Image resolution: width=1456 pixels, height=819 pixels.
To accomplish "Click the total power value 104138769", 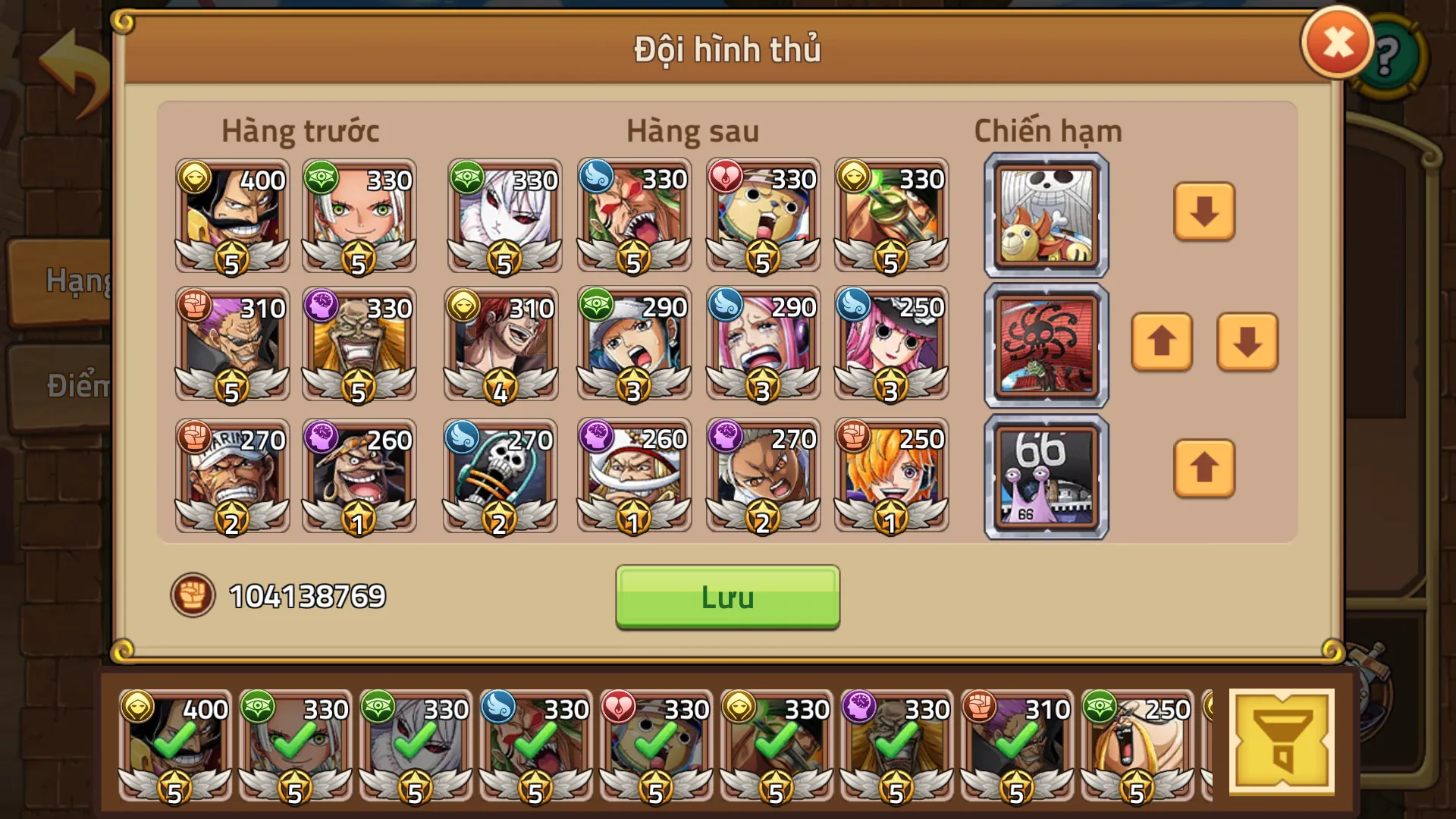I will tap(306, 598).
